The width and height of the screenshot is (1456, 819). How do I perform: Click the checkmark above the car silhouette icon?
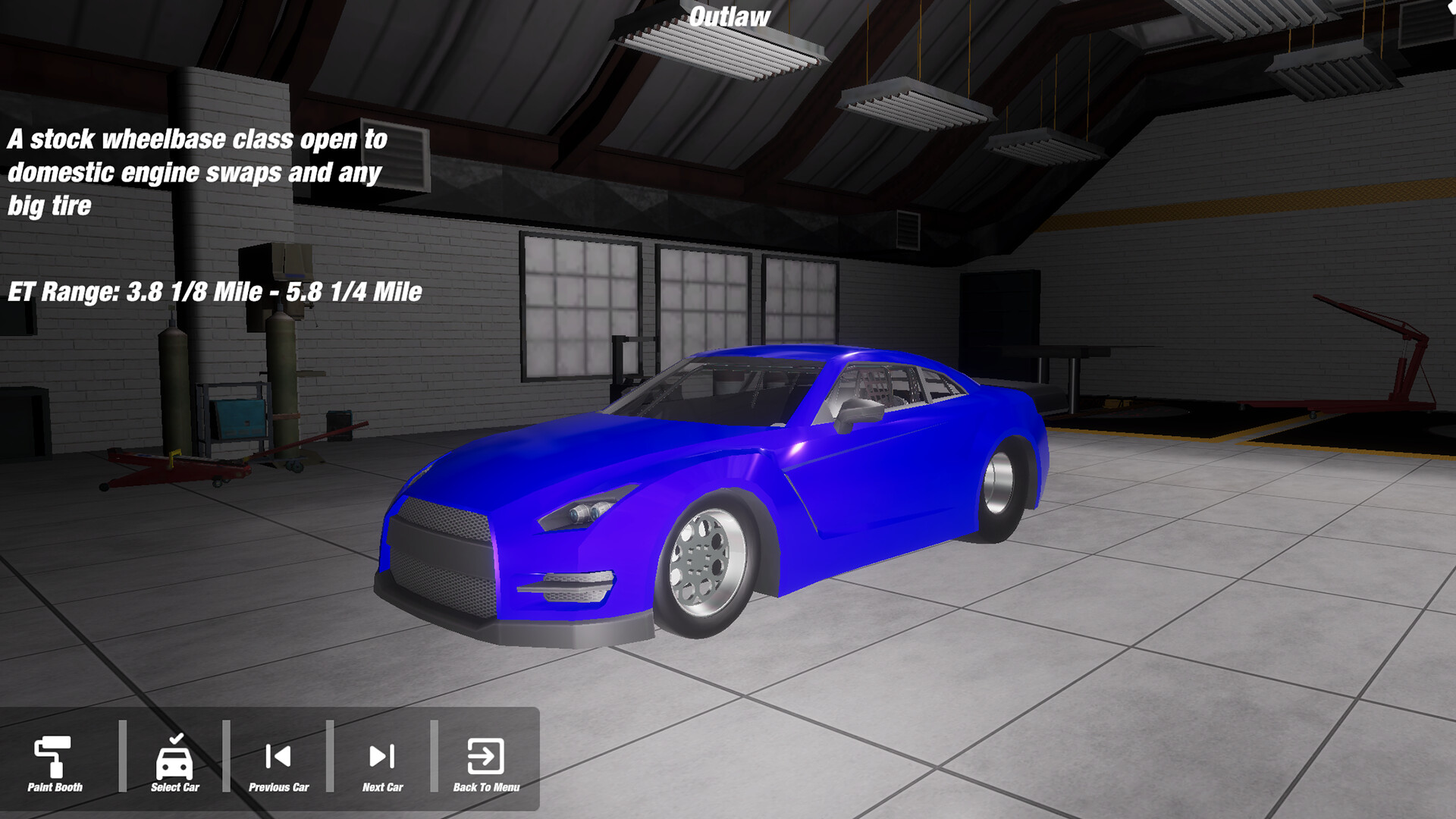pyautogui.click(x=175, y=737)
